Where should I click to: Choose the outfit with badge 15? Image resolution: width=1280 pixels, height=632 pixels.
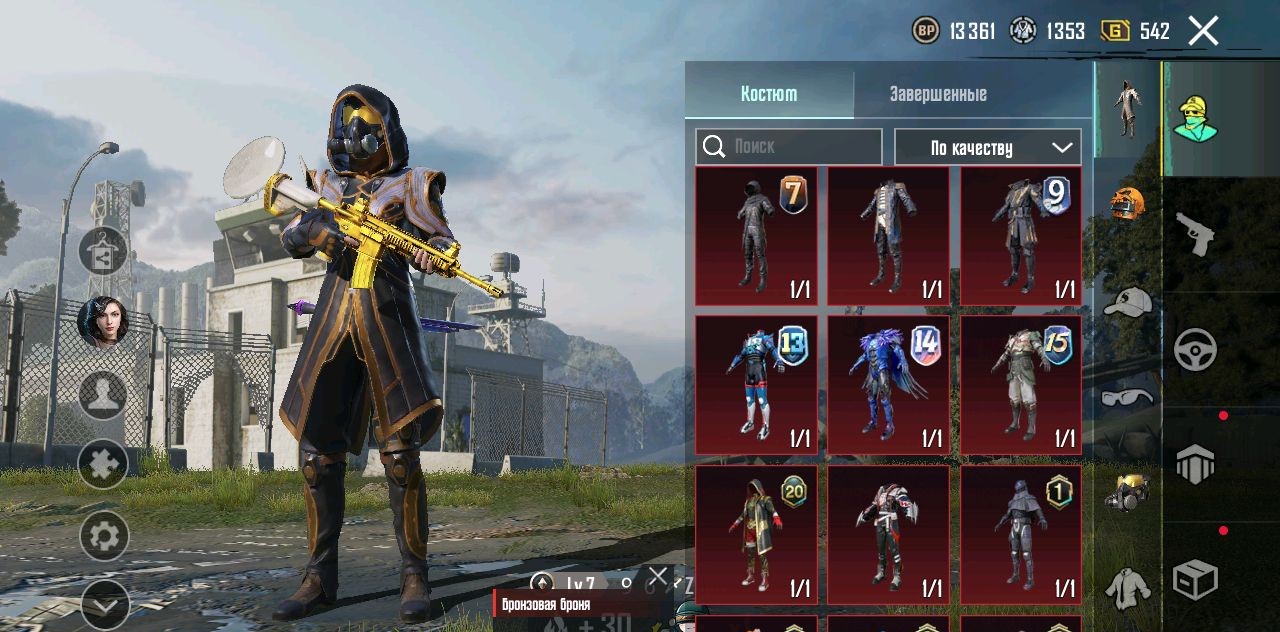point(1021,385)
